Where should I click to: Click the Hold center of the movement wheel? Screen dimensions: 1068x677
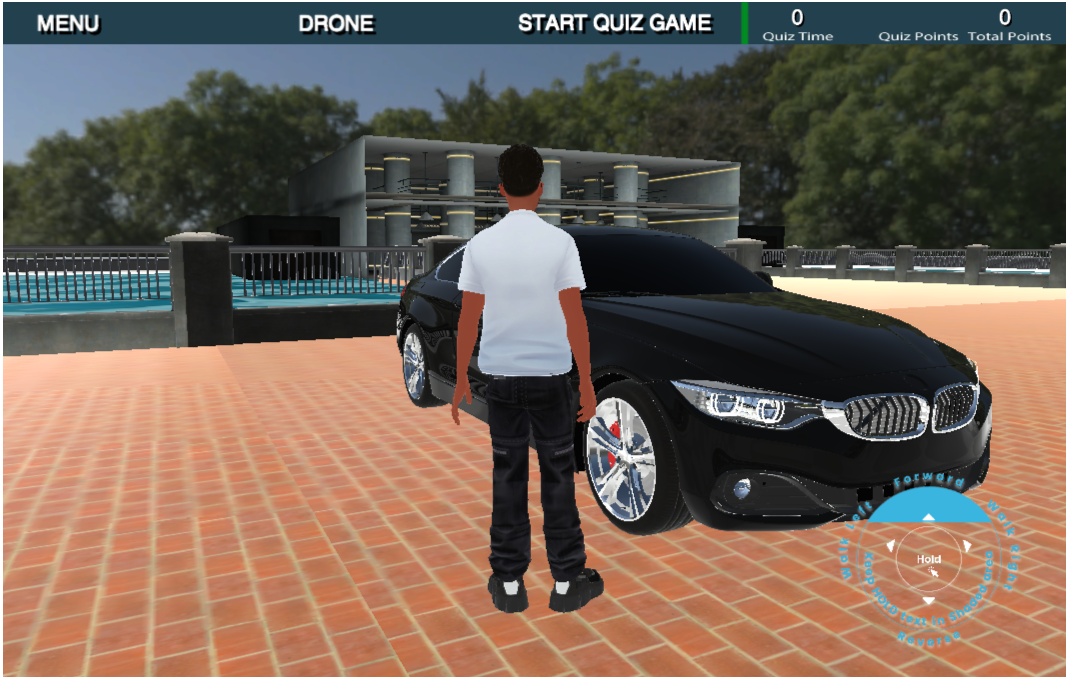[x=928, y=560]
